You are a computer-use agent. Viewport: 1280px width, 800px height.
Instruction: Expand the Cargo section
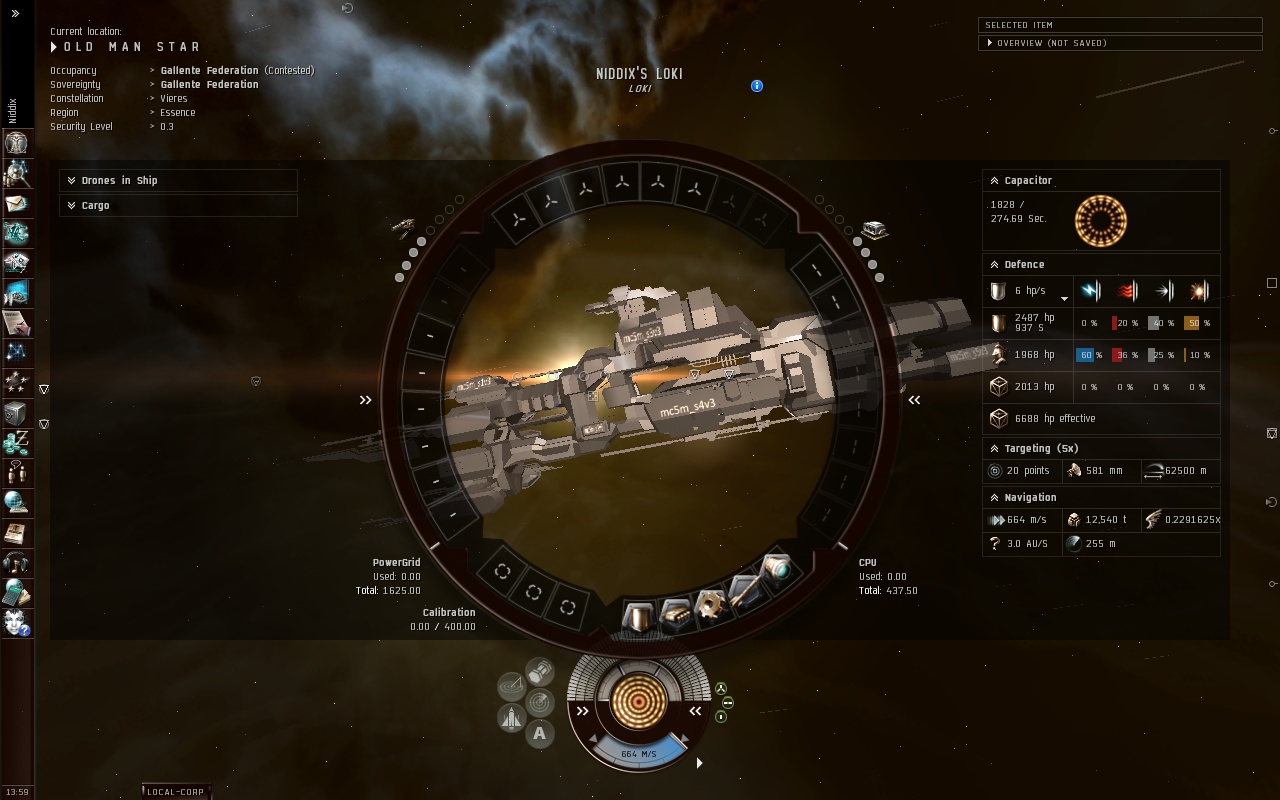point(72,206)
